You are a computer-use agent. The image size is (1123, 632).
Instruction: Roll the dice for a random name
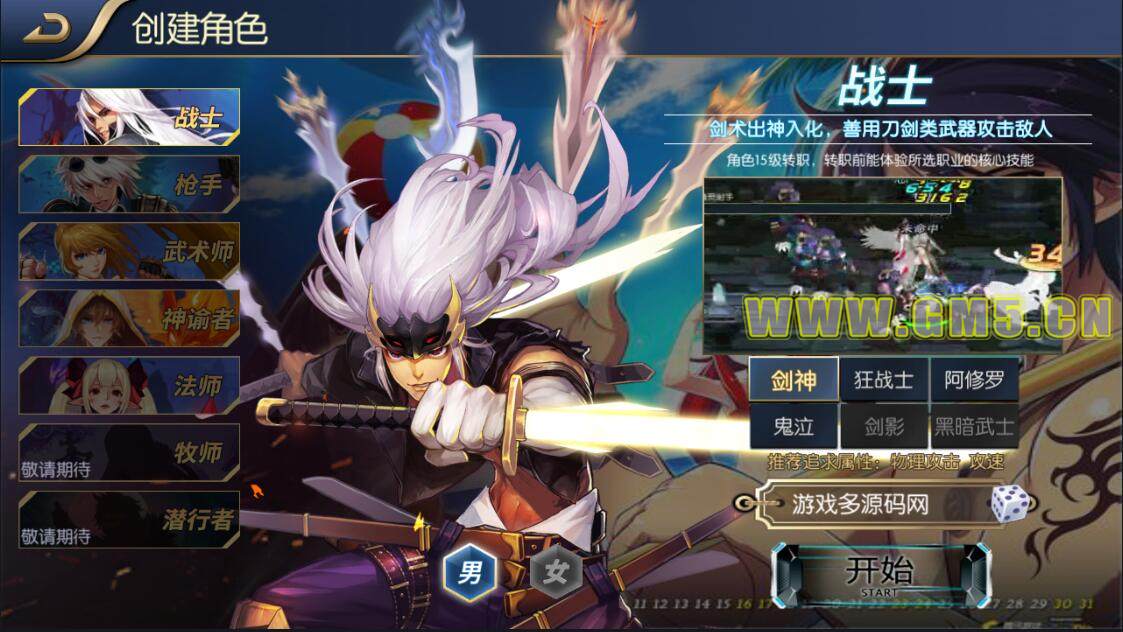(x=1010, y=503)
